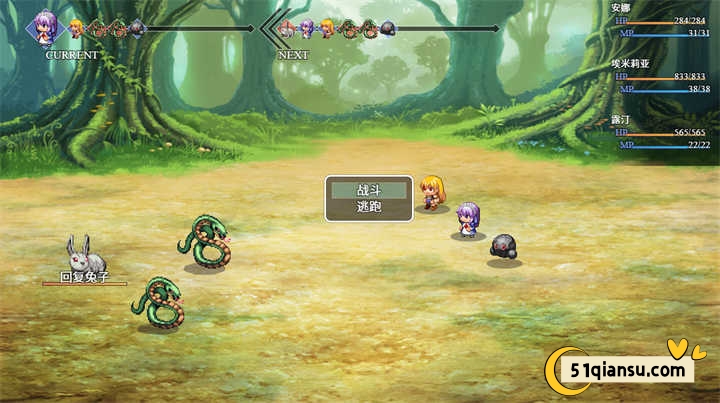The image size is (720, 403).
Task: Choose the 战斗 (Fight) command
Action: [x=369, y=190]
